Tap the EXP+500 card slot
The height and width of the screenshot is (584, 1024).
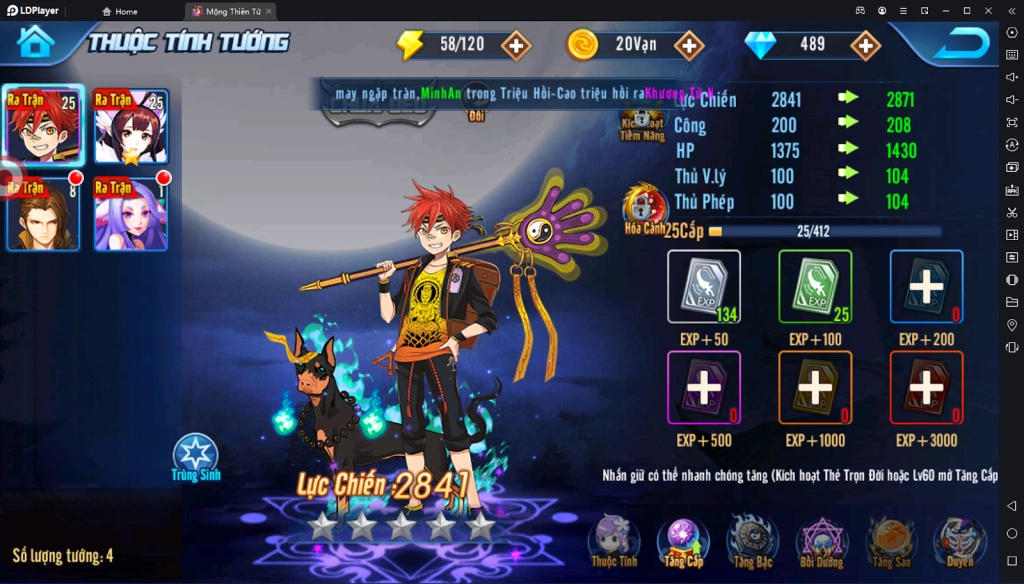click(x=704, y=388)
